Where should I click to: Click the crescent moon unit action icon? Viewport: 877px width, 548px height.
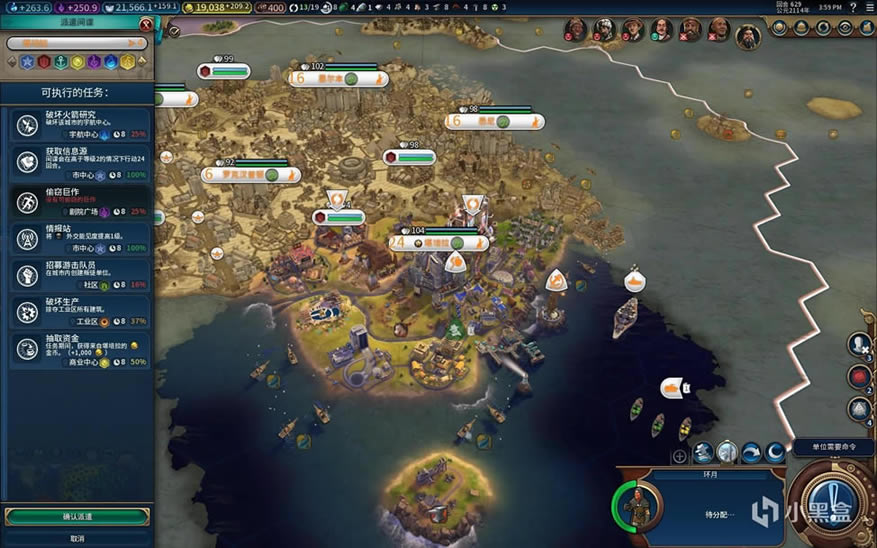click(x=774, y=453)
